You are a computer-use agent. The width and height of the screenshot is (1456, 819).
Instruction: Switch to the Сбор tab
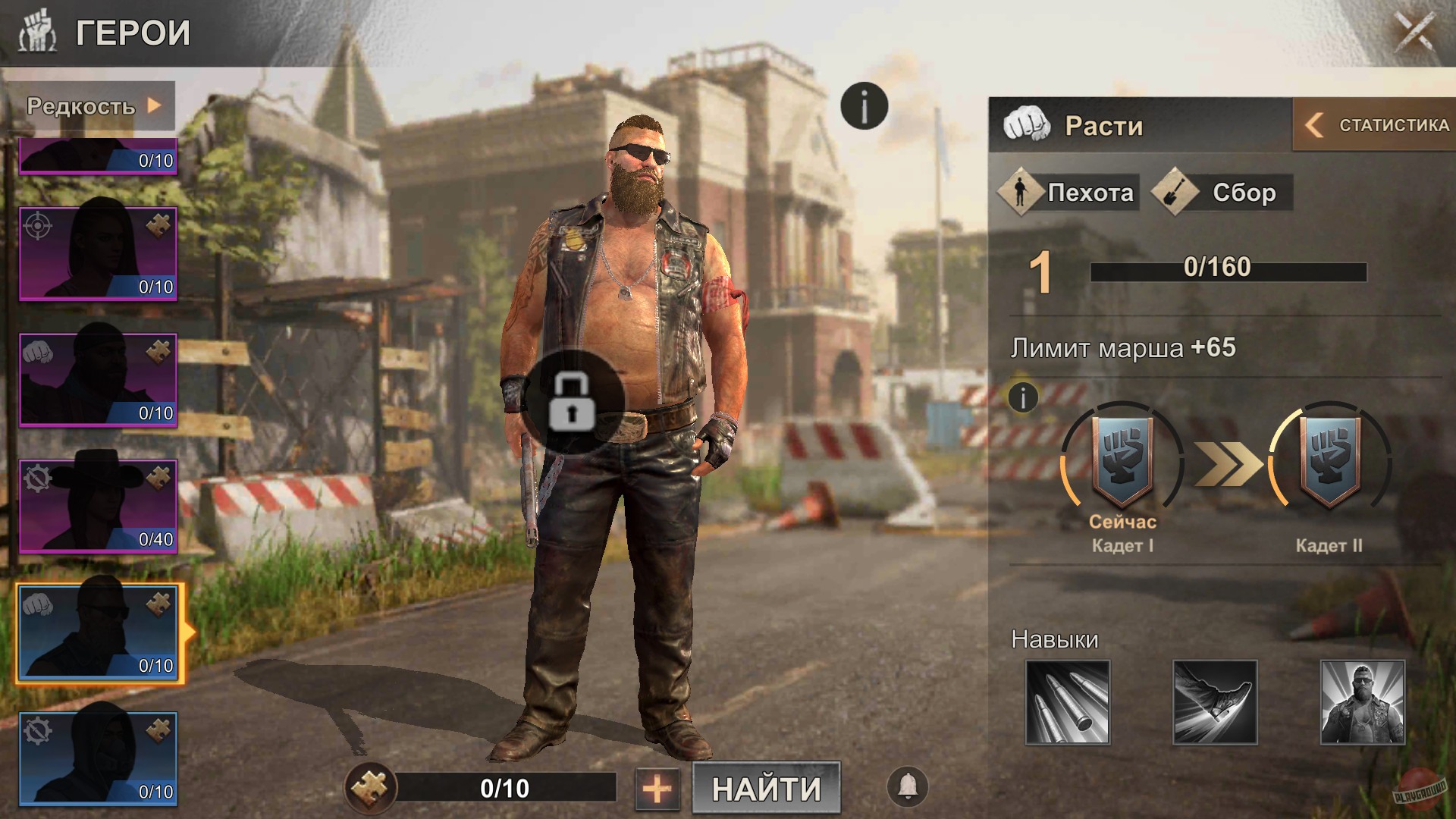(x=1222, y=193)
